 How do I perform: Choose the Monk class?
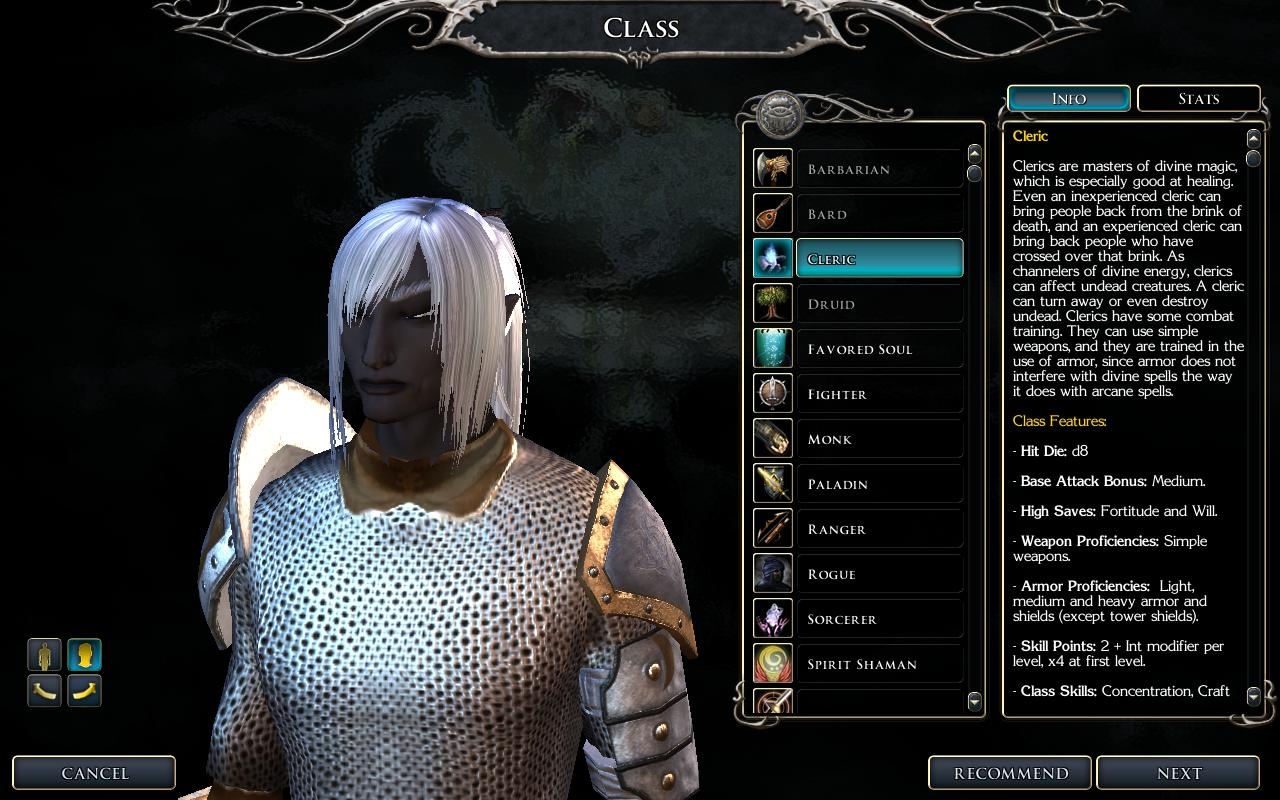[878, 439]
